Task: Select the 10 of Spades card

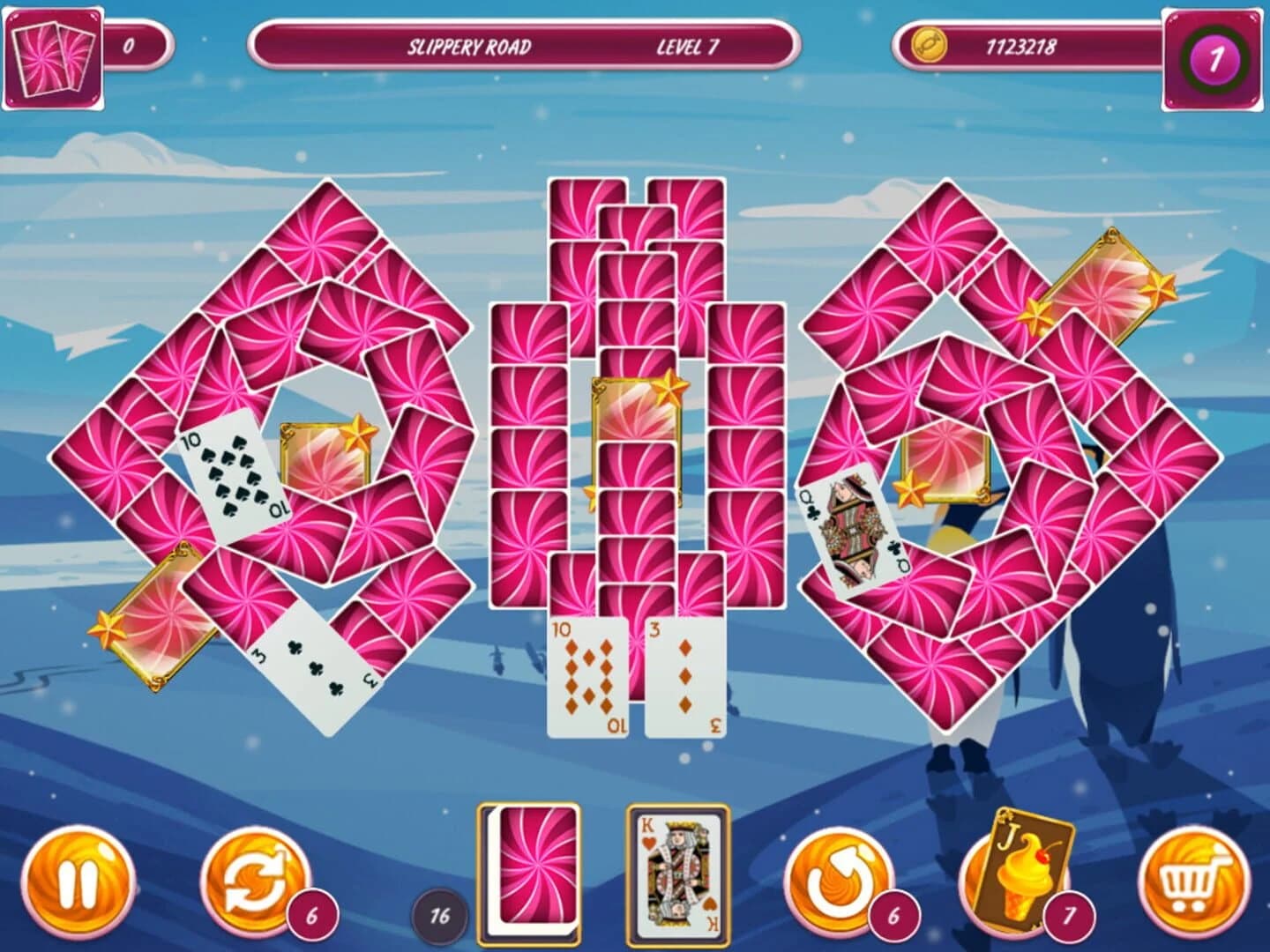Action: [x=231, y=476]
